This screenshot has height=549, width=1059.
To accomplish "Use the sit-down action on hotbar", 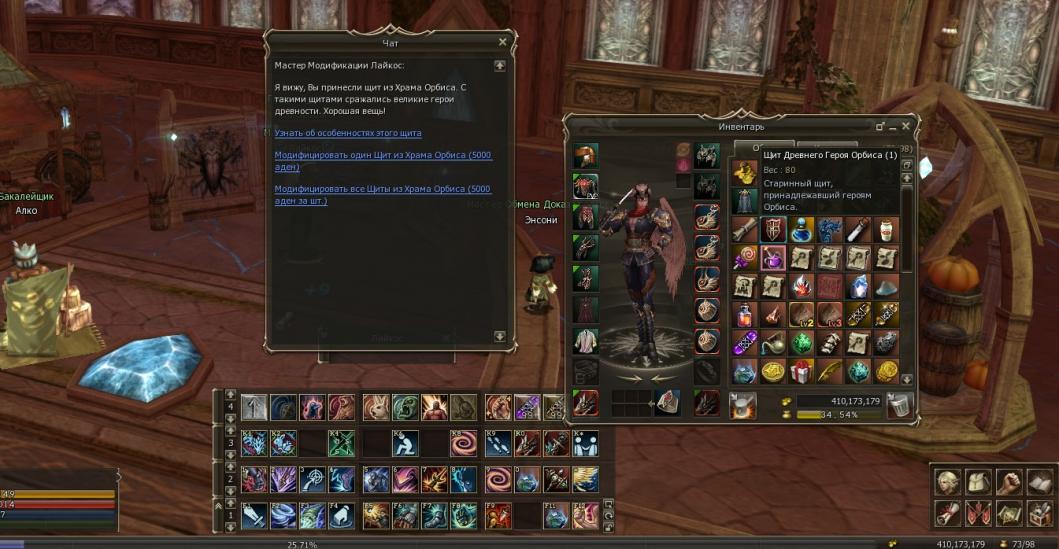I will pyautogui.click(x=406, y=443).
